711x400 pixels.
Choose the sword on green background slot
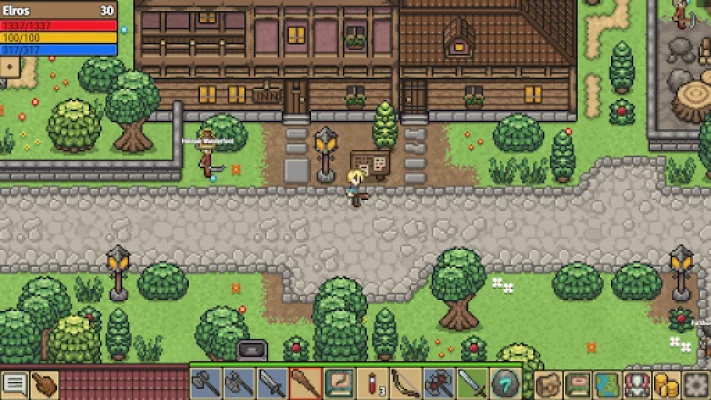[474, 384]
